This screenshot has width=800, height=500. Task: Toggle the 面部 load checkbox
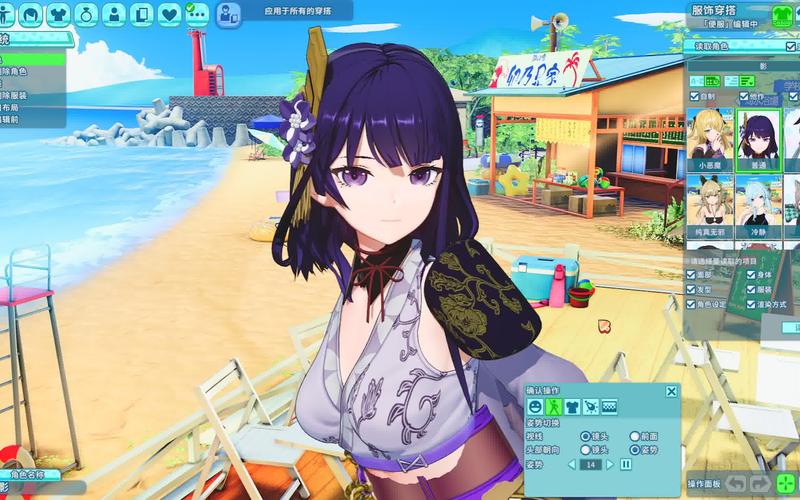692,274
